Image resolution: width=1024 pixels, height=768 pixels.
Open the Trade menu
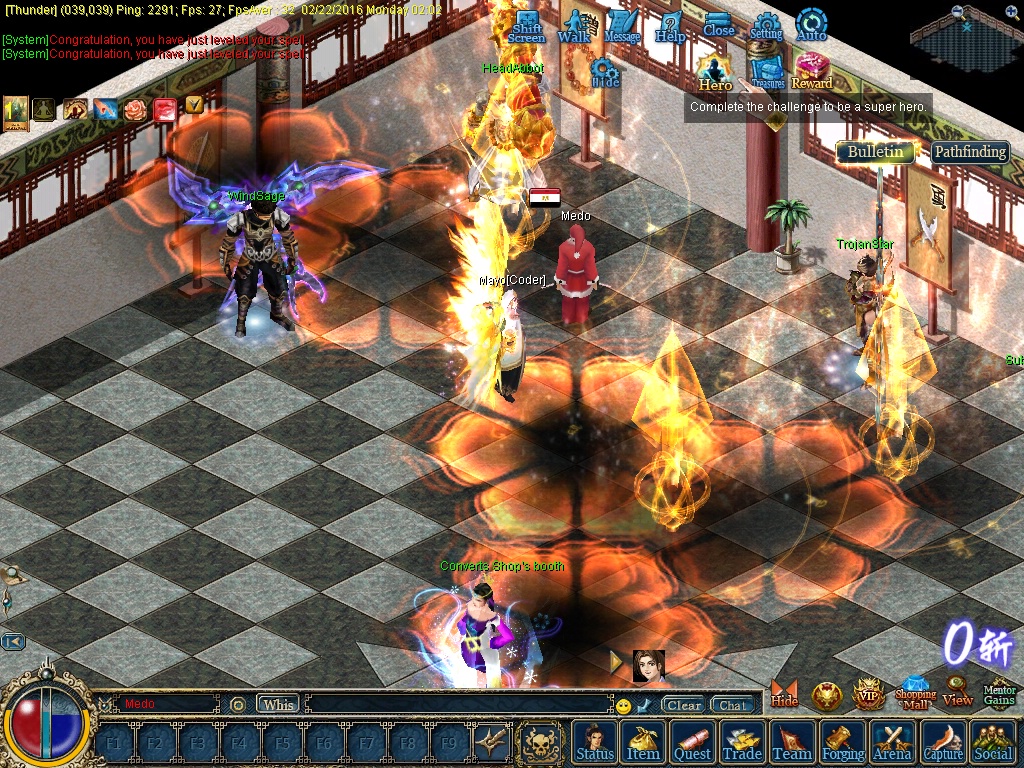[x=742, y=742]
